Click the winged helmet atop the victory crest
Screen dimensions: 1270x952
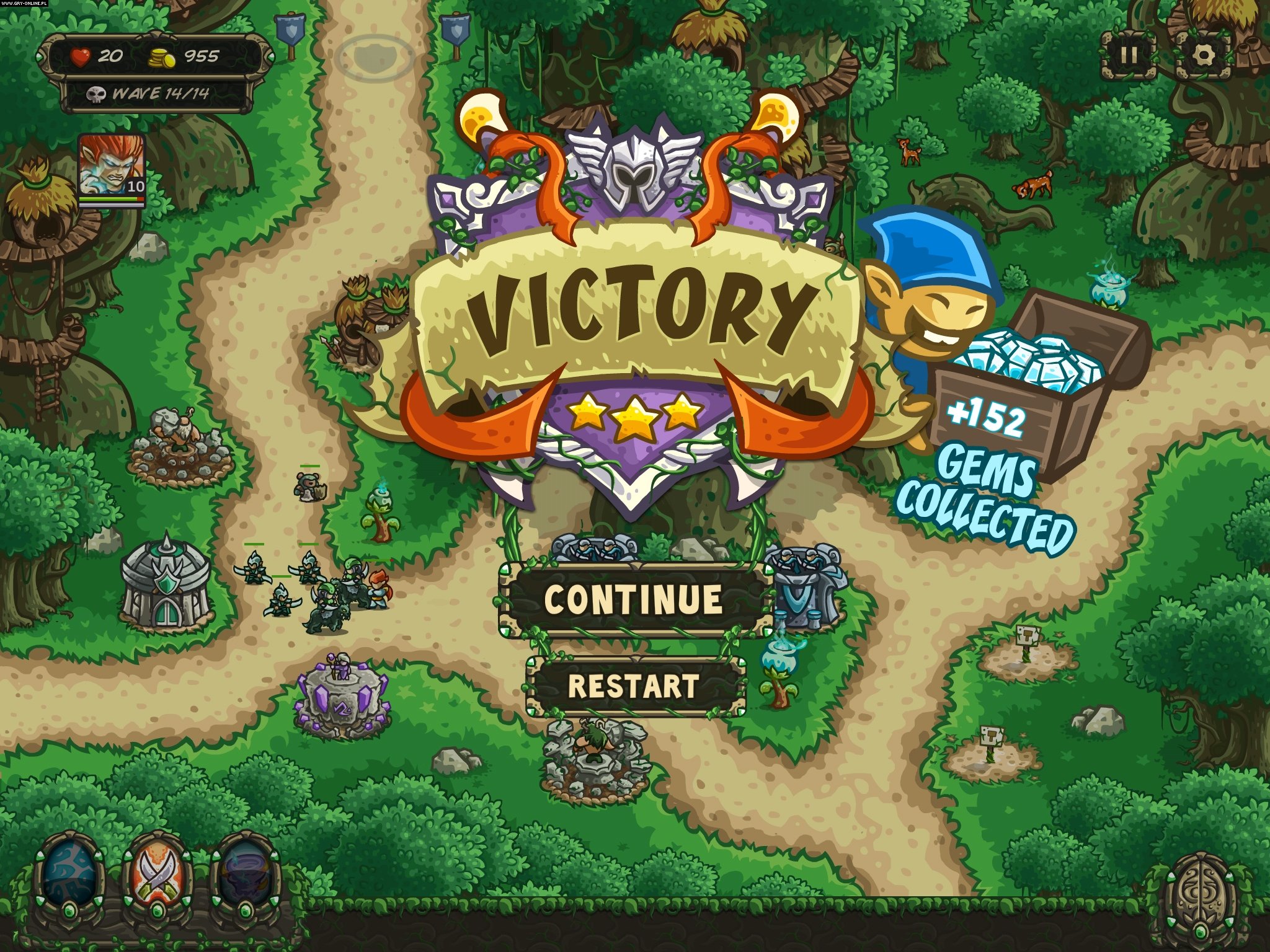coord(634,166)
